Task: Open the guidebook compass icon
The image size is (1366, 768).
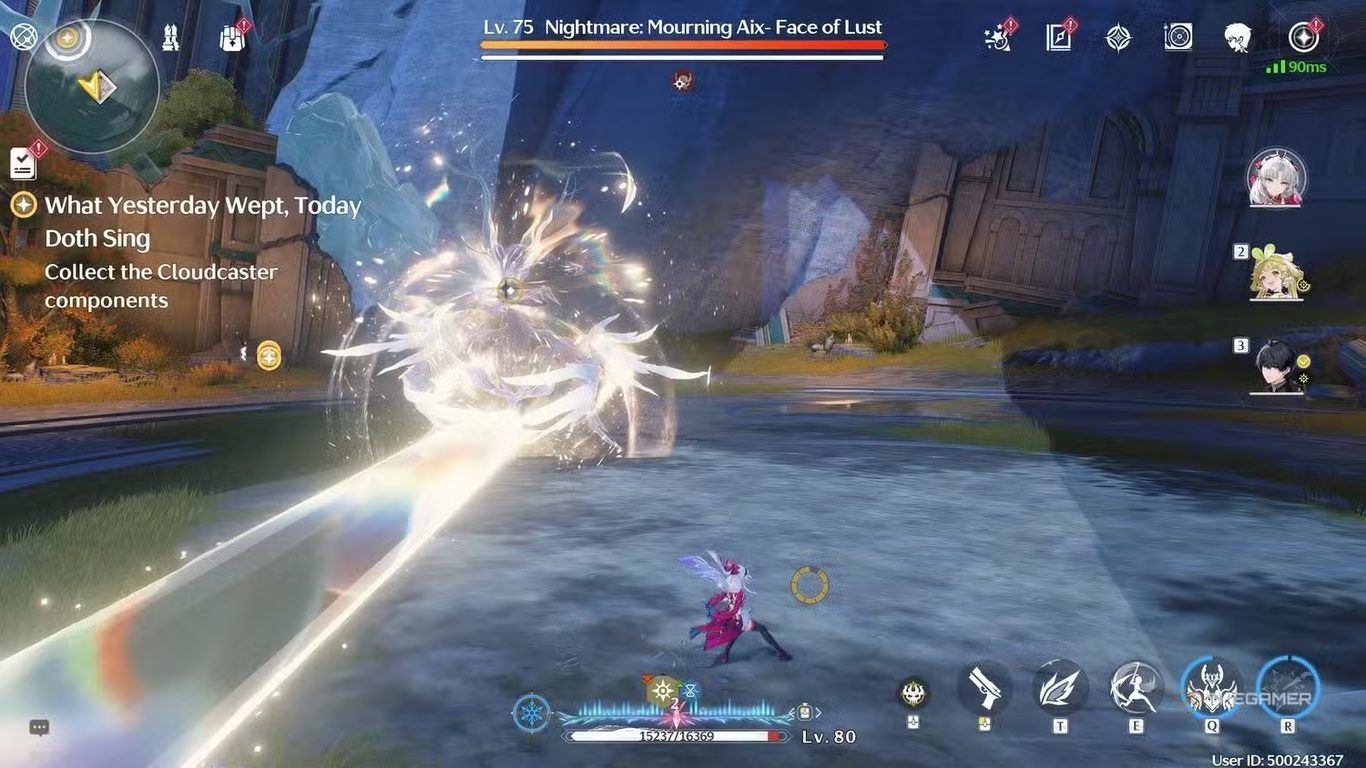Action: pyautogui.click(x=1059, y=38)
